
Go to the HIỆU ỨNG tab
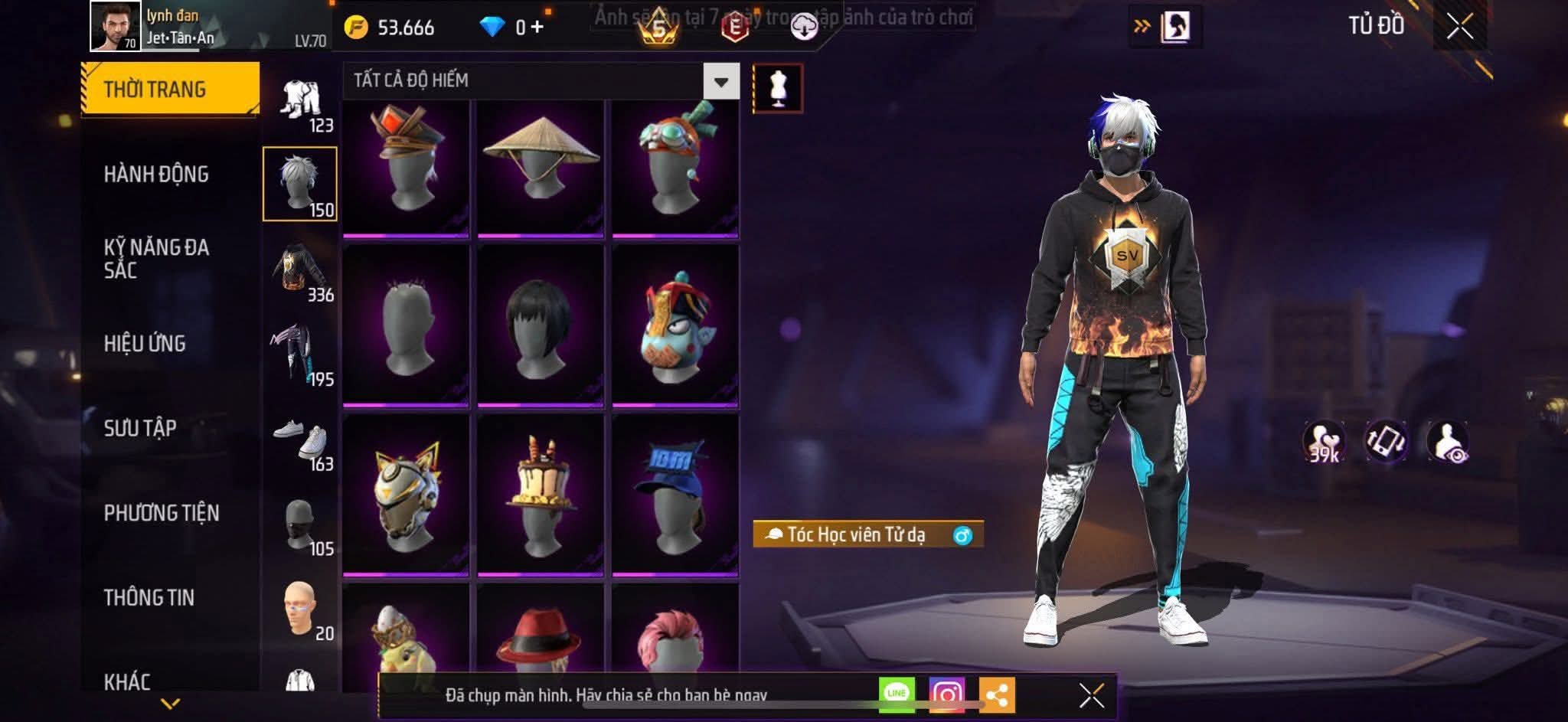click(x=145, y=344)
